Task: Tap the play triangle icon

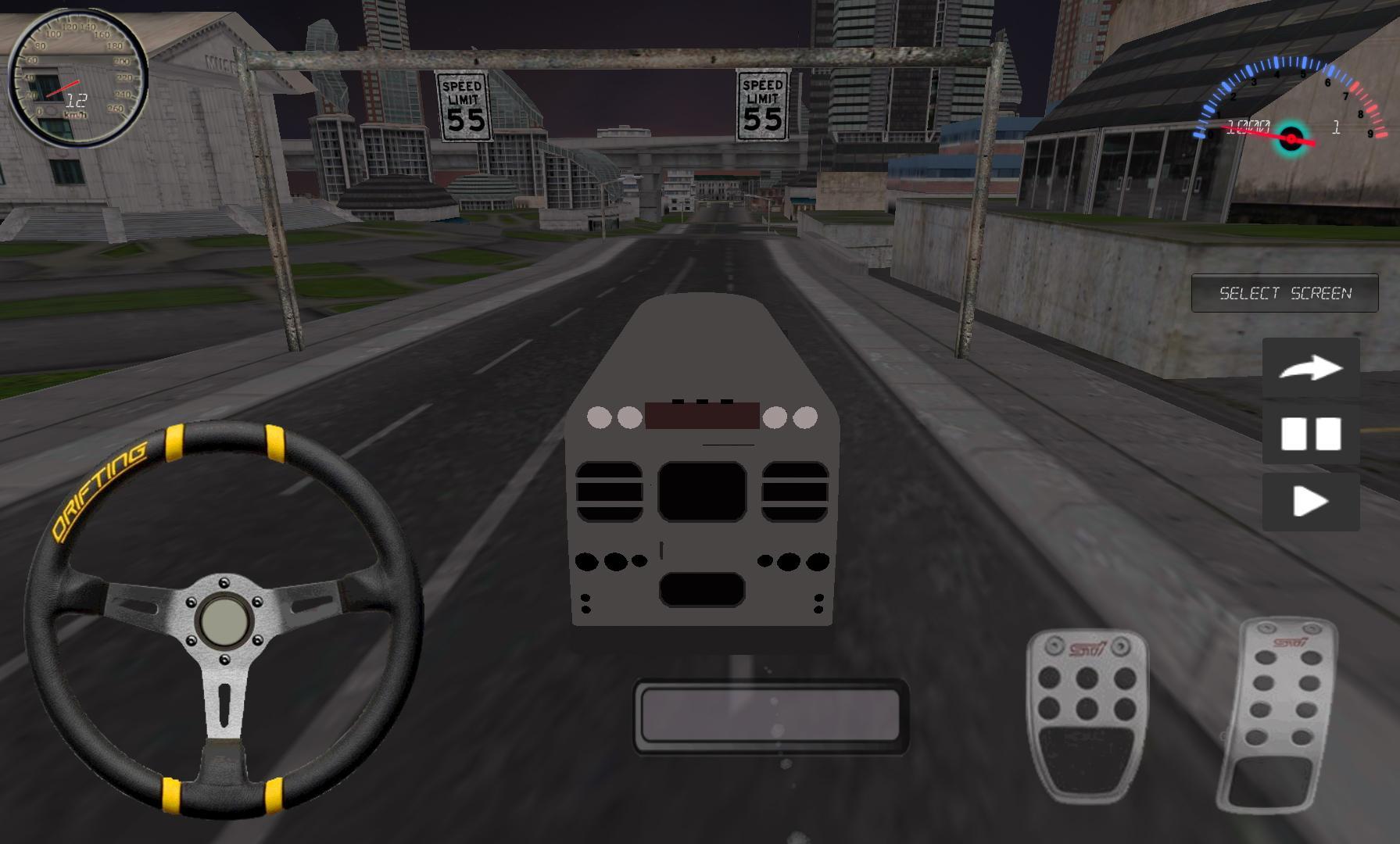Action: [x=1310, y=502]
